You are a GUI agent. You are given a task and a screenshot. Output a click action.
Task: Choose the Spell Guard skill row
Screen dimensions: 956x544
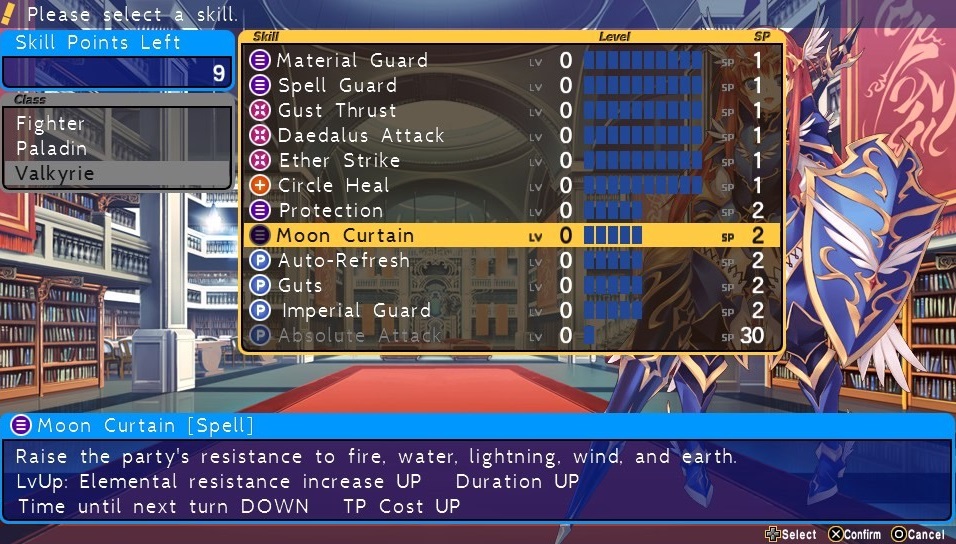(x=337, y=86)
